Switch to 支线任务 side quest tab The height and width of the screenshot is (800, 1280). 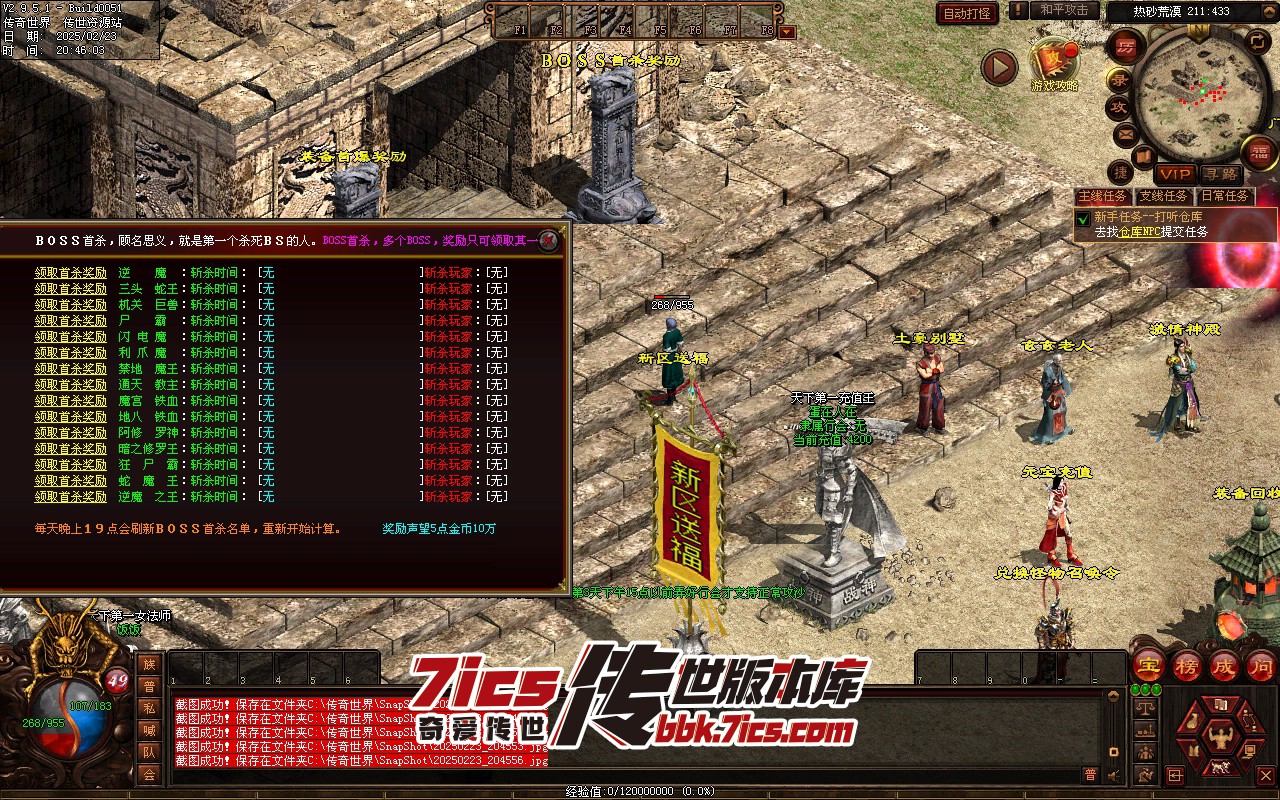coord(1164,196)
